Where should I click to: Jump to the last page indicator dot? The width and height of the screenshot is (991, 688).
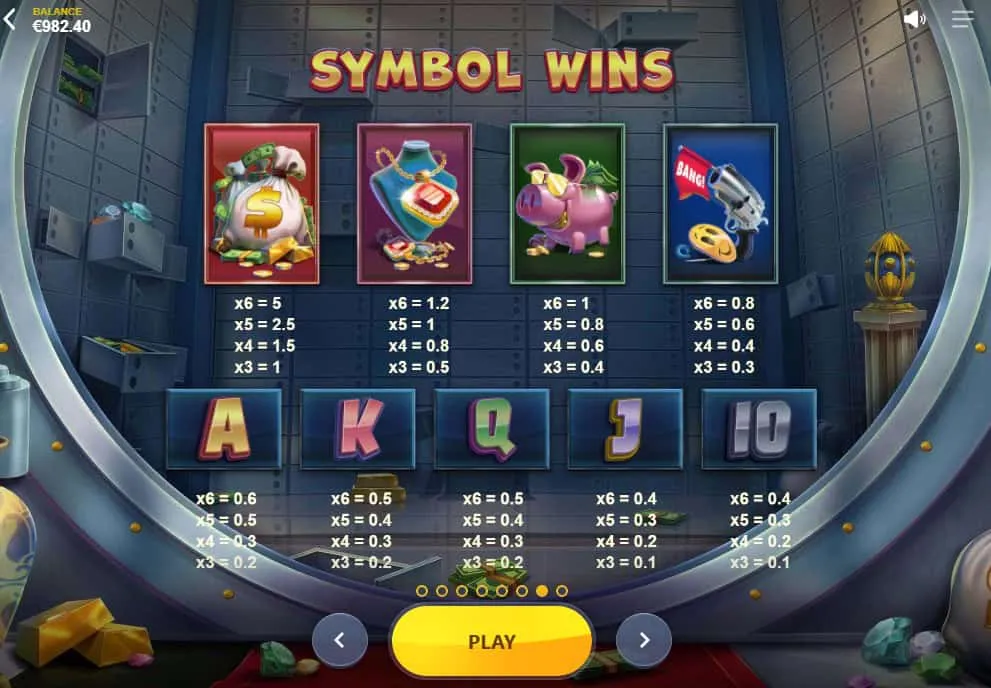[x=562, y=591]
